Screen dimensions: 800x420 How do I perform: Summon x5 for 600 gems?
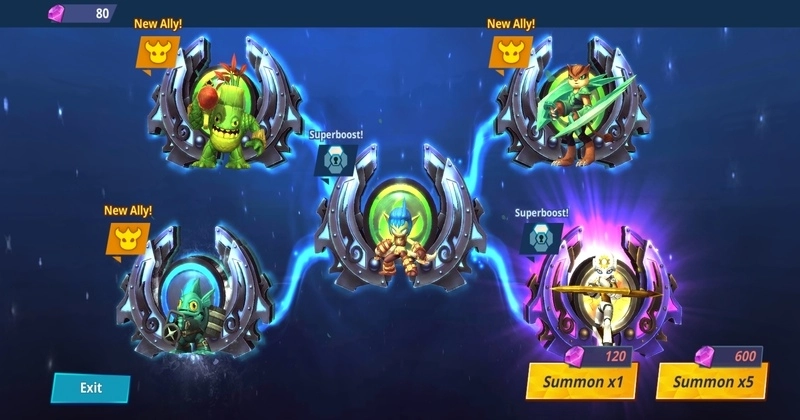[712, 381]
